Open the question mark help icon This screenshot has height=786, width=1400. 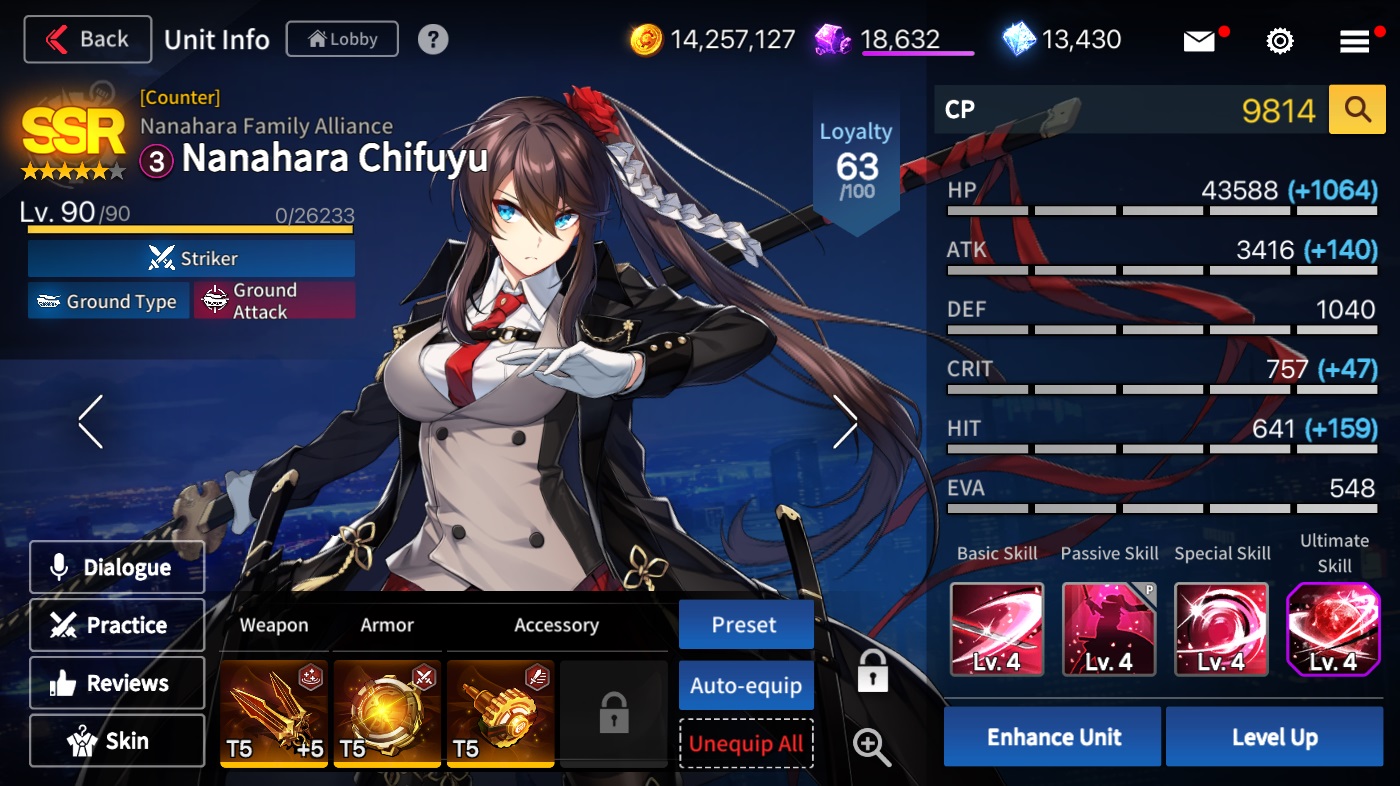point(432,40)
